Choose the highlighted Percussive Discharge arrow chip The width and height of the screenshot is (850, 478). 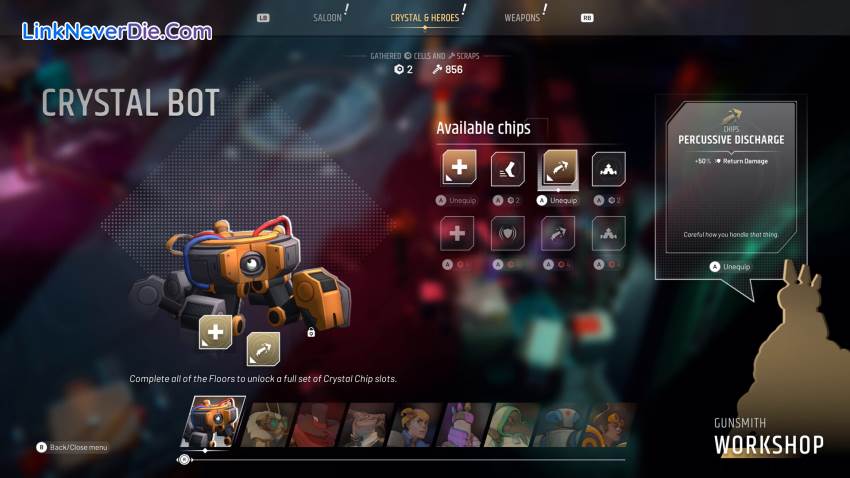pyautogui.click(x=559, y=169)
